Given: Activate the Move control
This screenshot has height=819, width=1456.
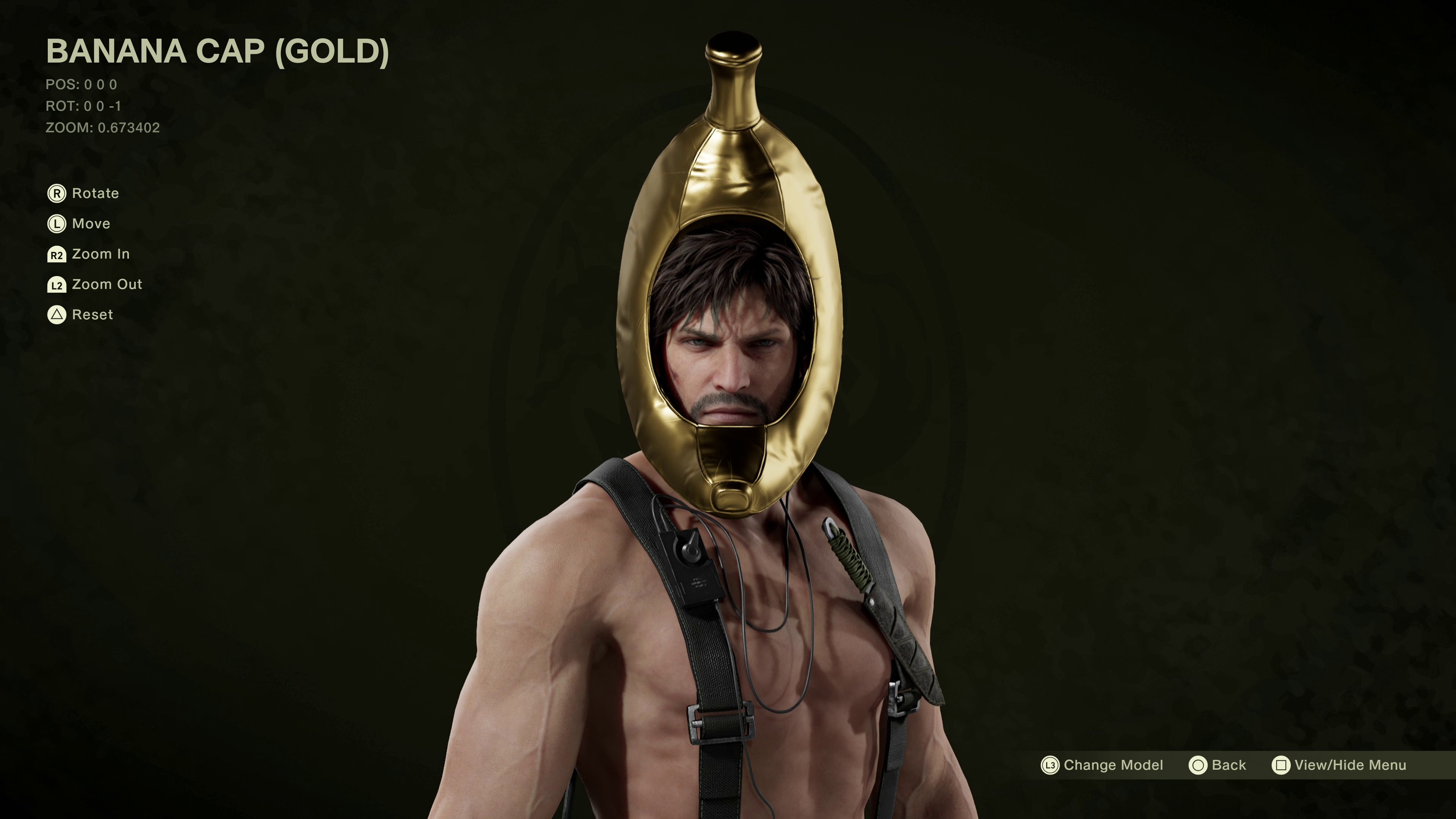Looking at the screenshot, I should tap(79, 224).
